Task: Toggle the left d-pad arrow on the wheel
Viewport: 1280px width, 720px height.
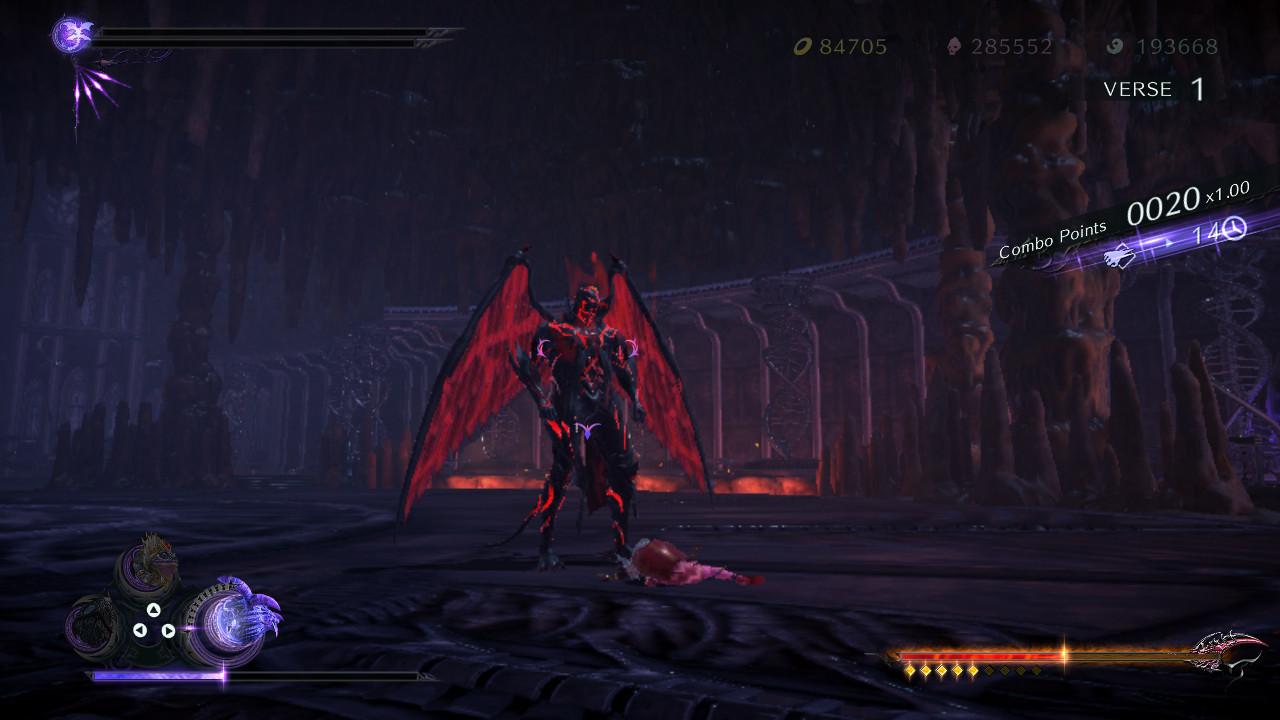Action: tap(141, 629)
